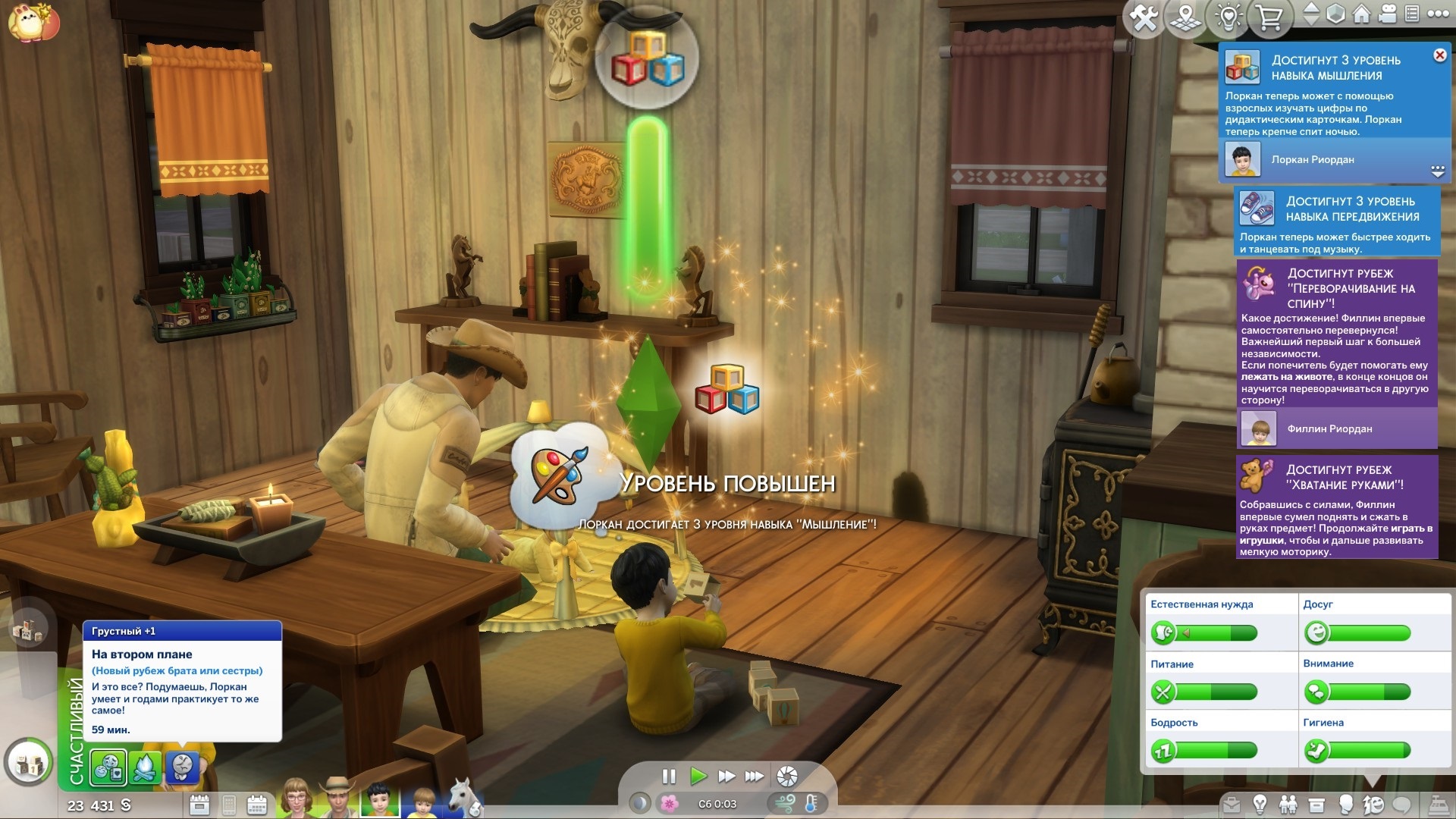Open the world map travel button
Viewport: 1456px width, 819px height.
pyautogui.click(x=1186, y=17)
